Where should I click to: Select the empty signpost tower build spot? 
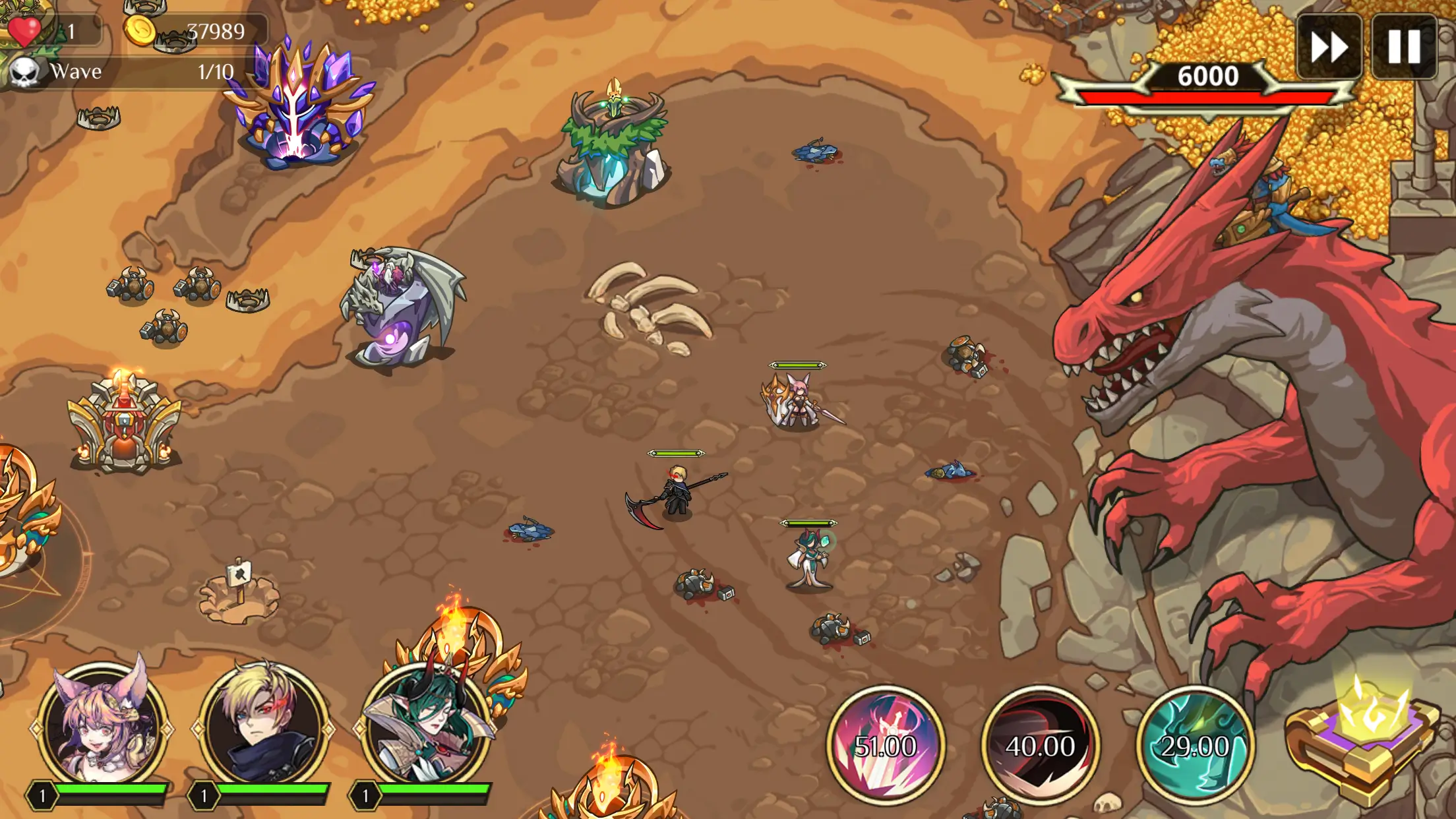(239, 593)
